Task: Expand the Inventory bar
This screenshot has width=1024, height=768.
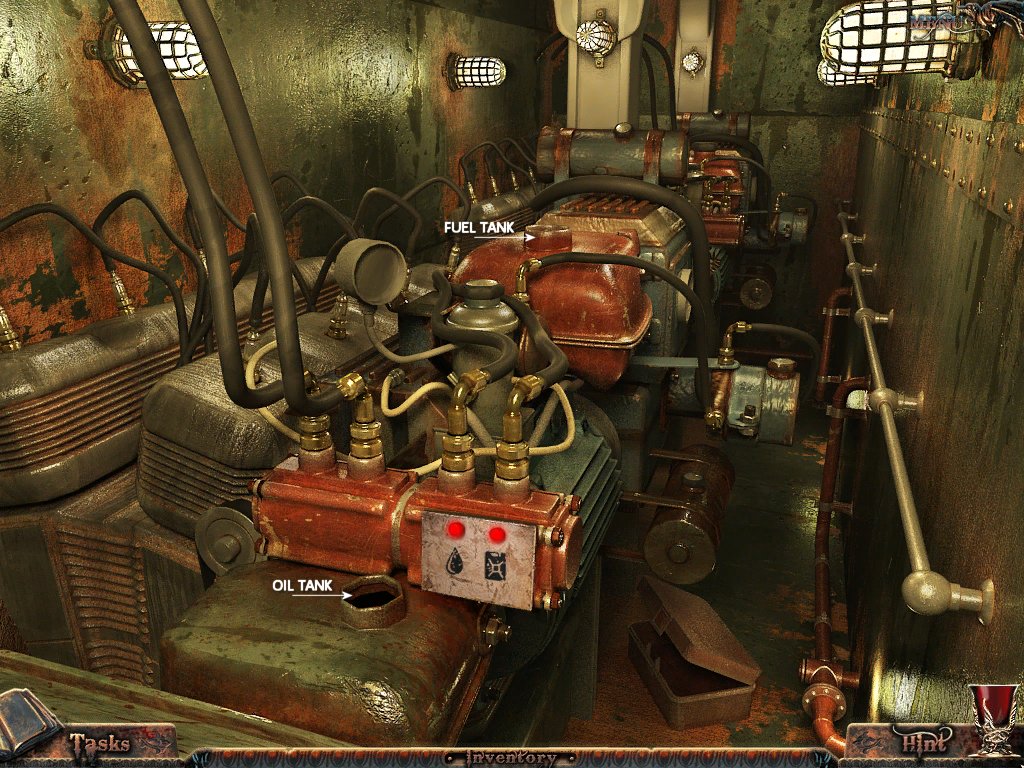Action: (x=512, y=758)
